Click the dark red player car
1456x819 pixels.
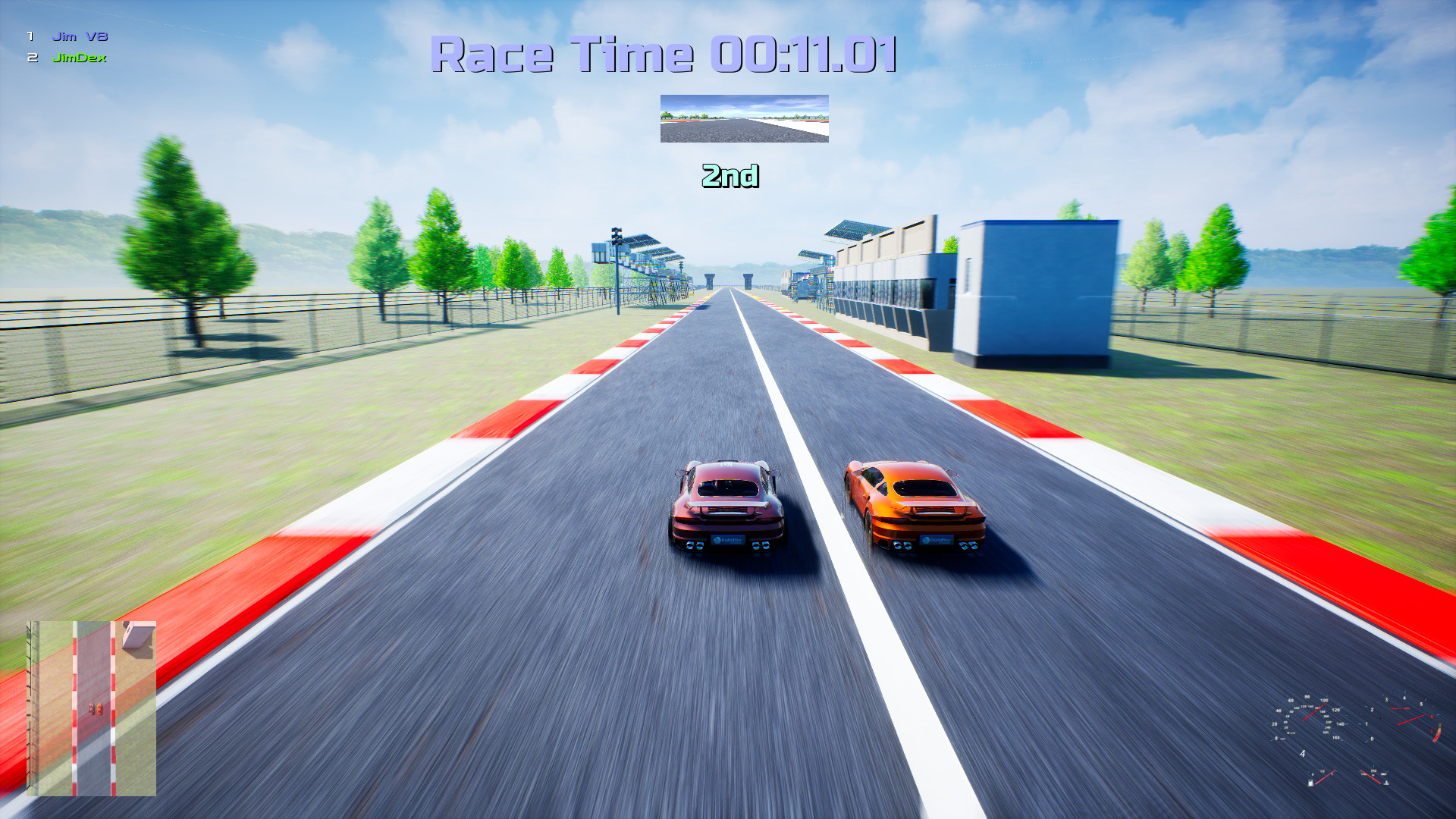726,508
